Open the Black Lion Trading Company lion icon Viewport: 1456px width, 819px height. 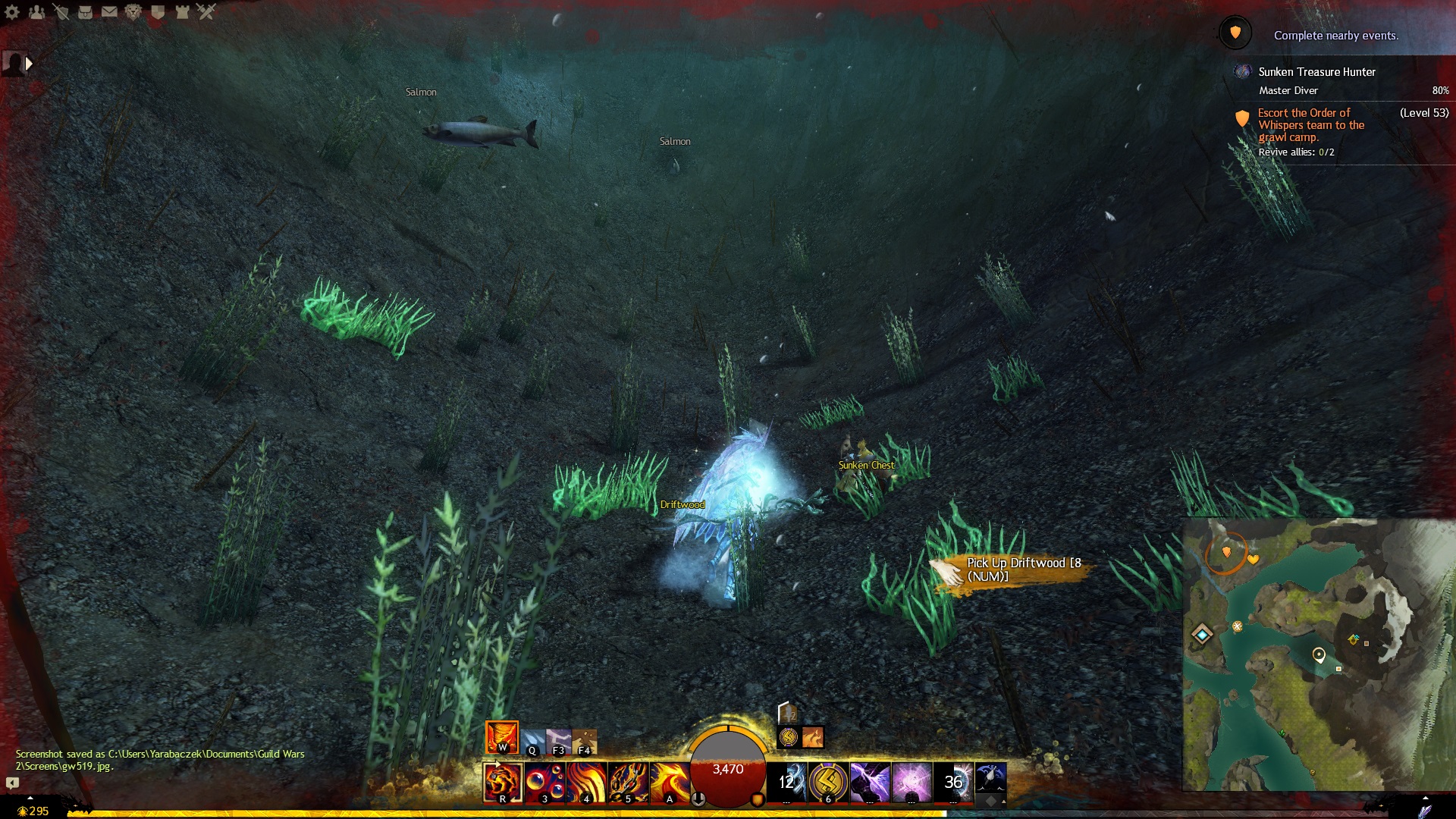133,12
